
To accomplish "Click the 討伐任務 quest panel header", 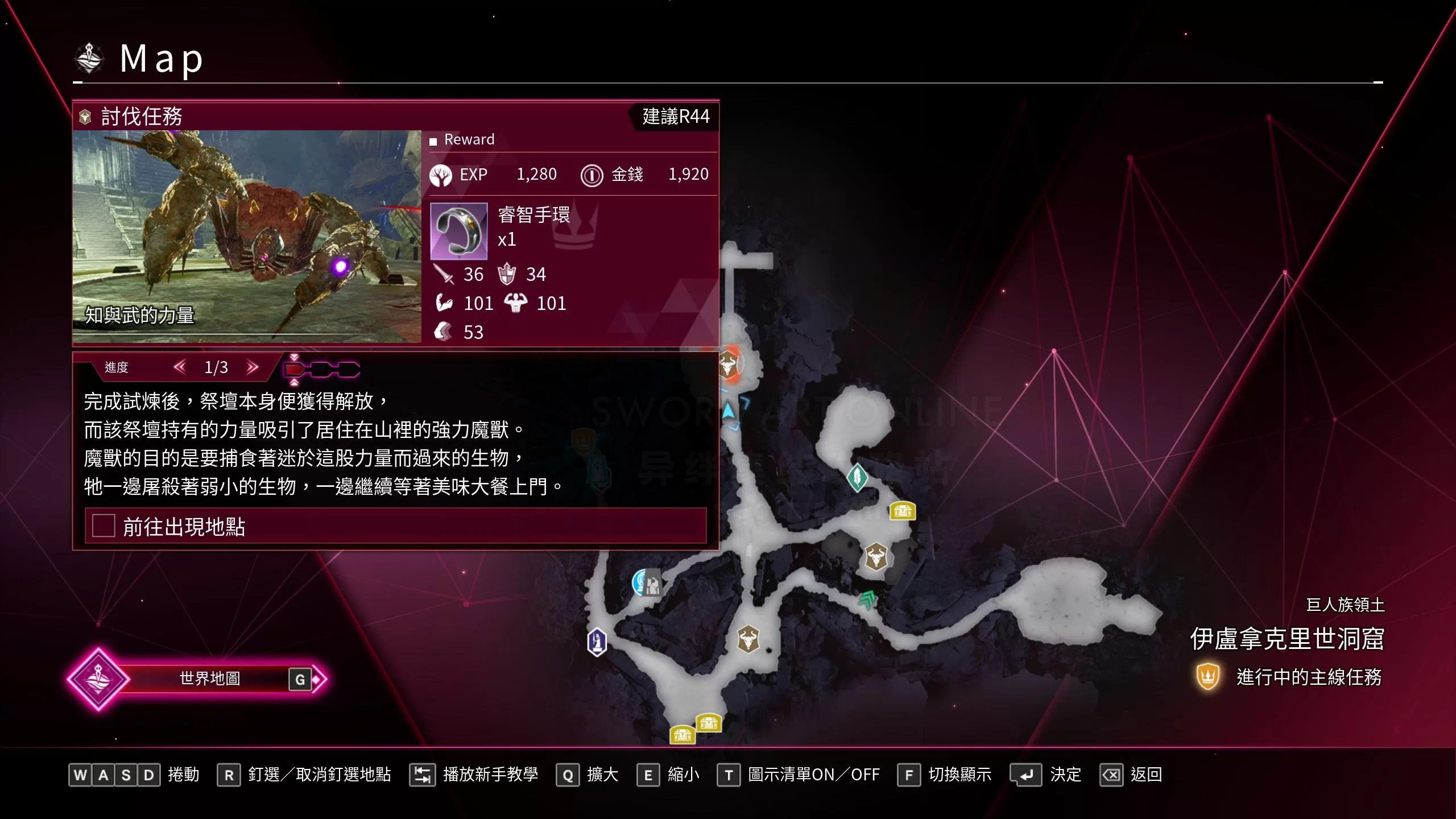I will 141,117.
